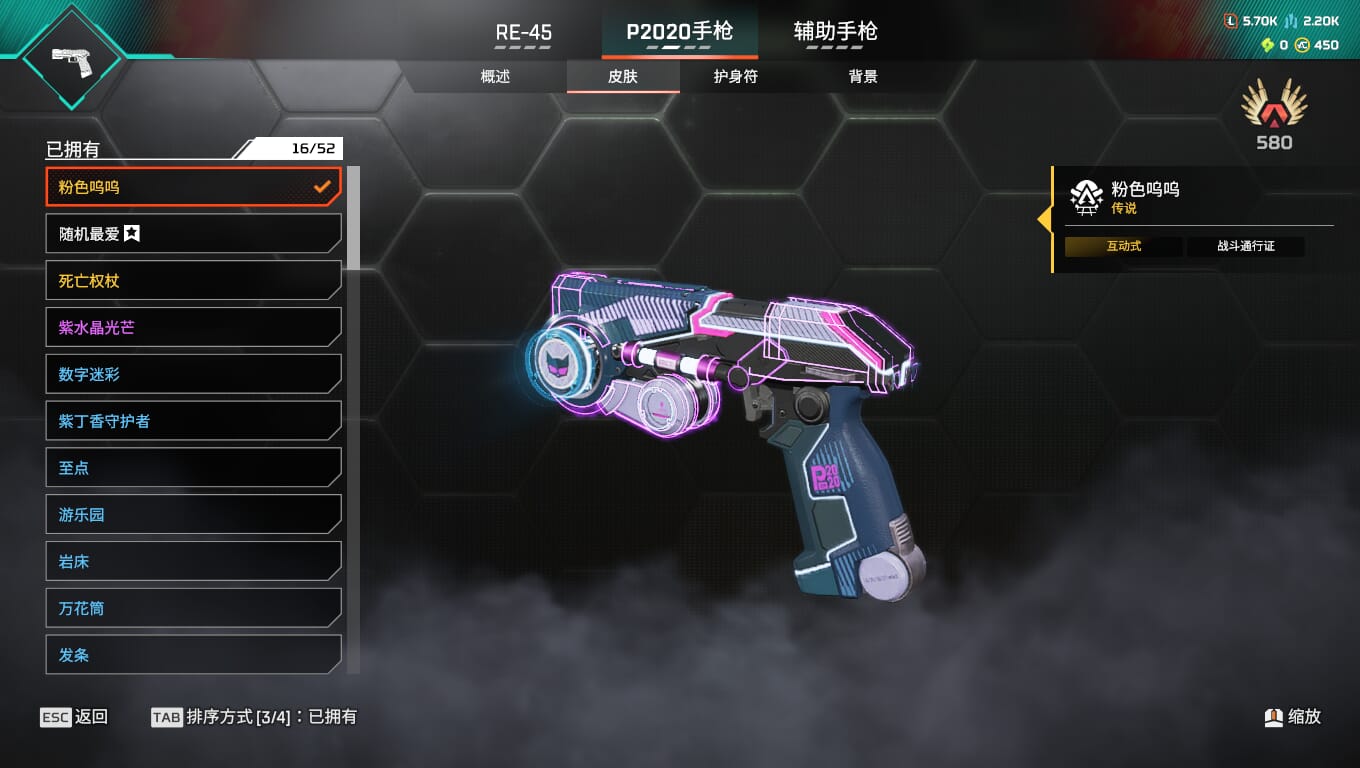Pick the 游乐园 skin

[x=194, y=515]
